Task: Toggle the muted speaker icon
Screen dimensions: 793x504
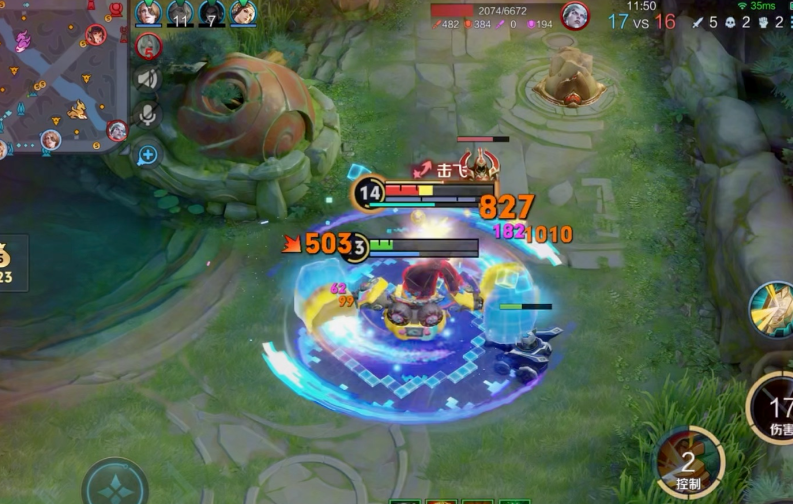Action: pos(148,80)
